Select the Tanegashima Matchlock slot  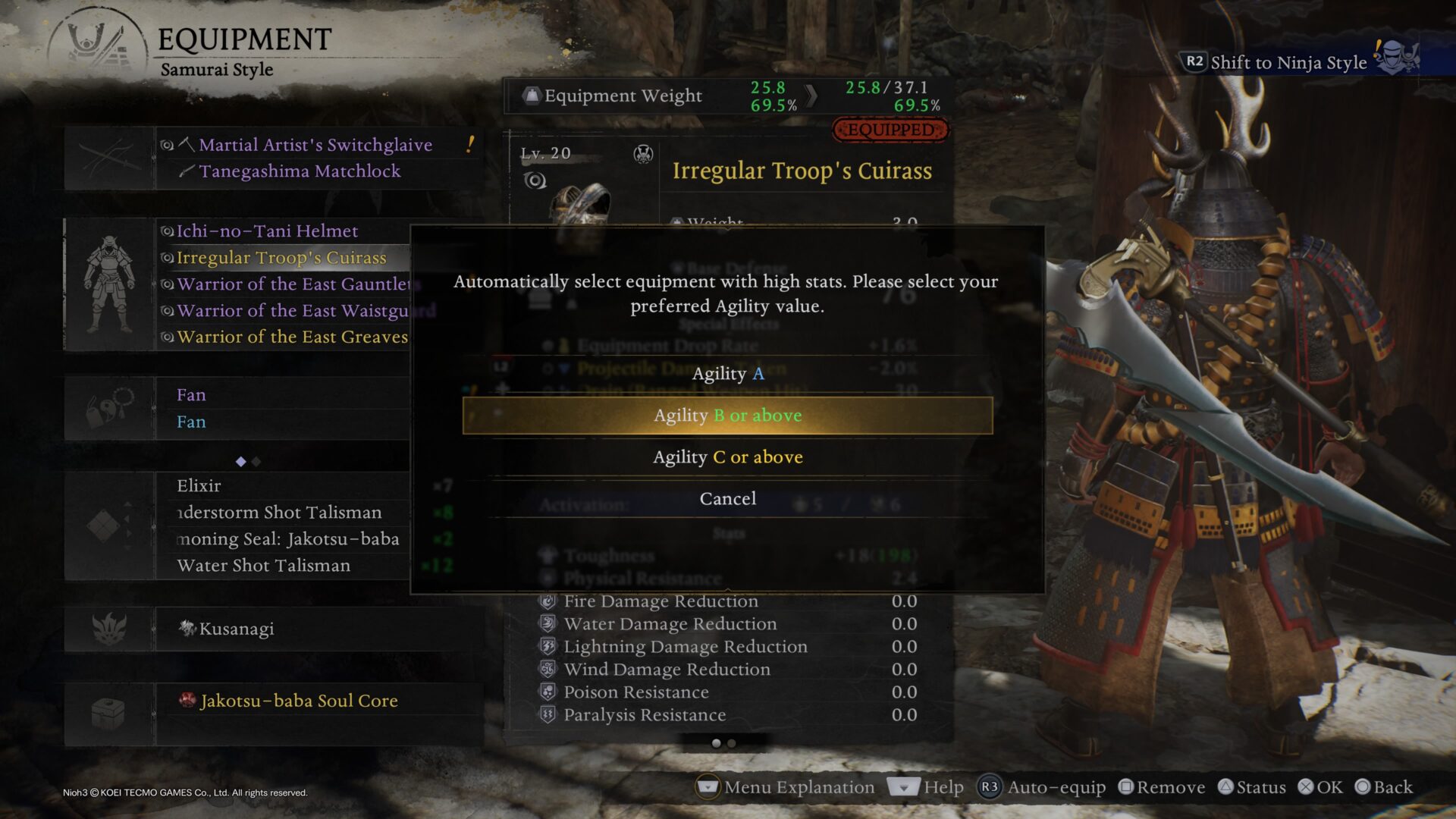pos(300,171)
